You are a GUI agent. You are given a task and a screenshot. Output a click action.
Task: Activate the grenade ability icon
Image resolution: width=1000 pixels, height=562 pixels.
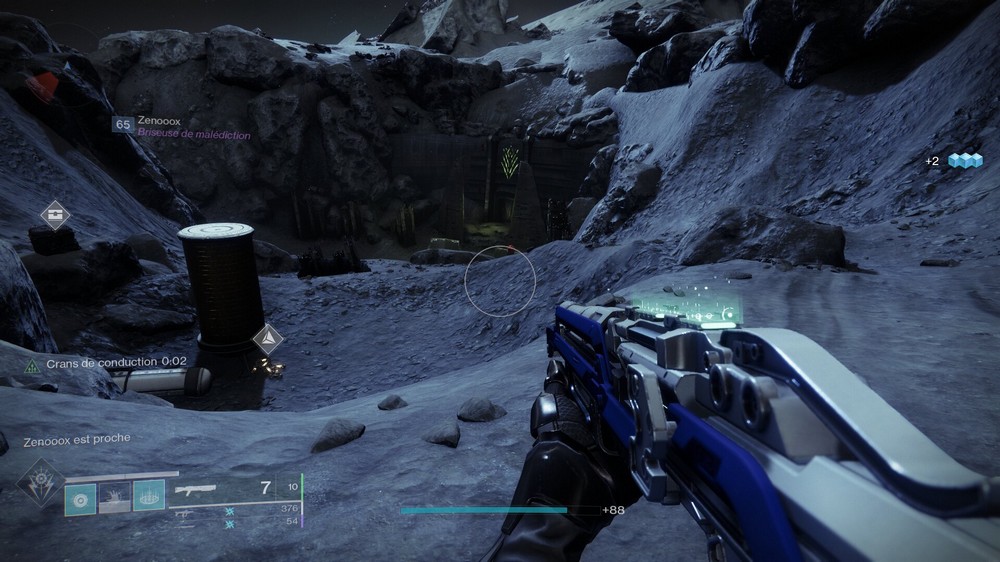80,497
